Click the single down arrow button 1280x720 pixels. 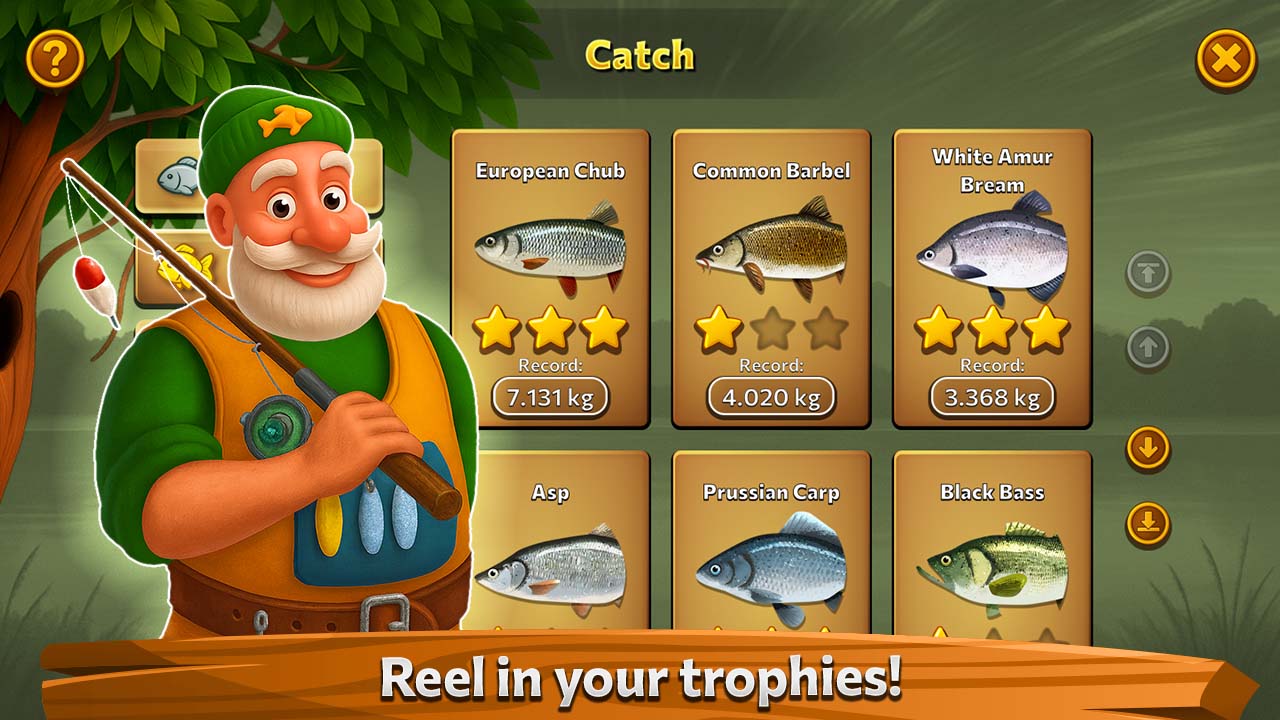pyautogui.click(x=1148, y=448)
